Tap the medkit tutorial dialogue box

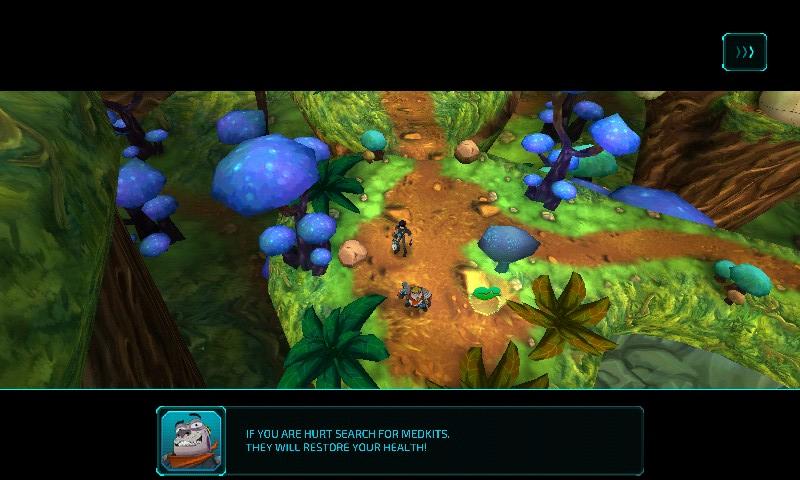pos(400,440)
